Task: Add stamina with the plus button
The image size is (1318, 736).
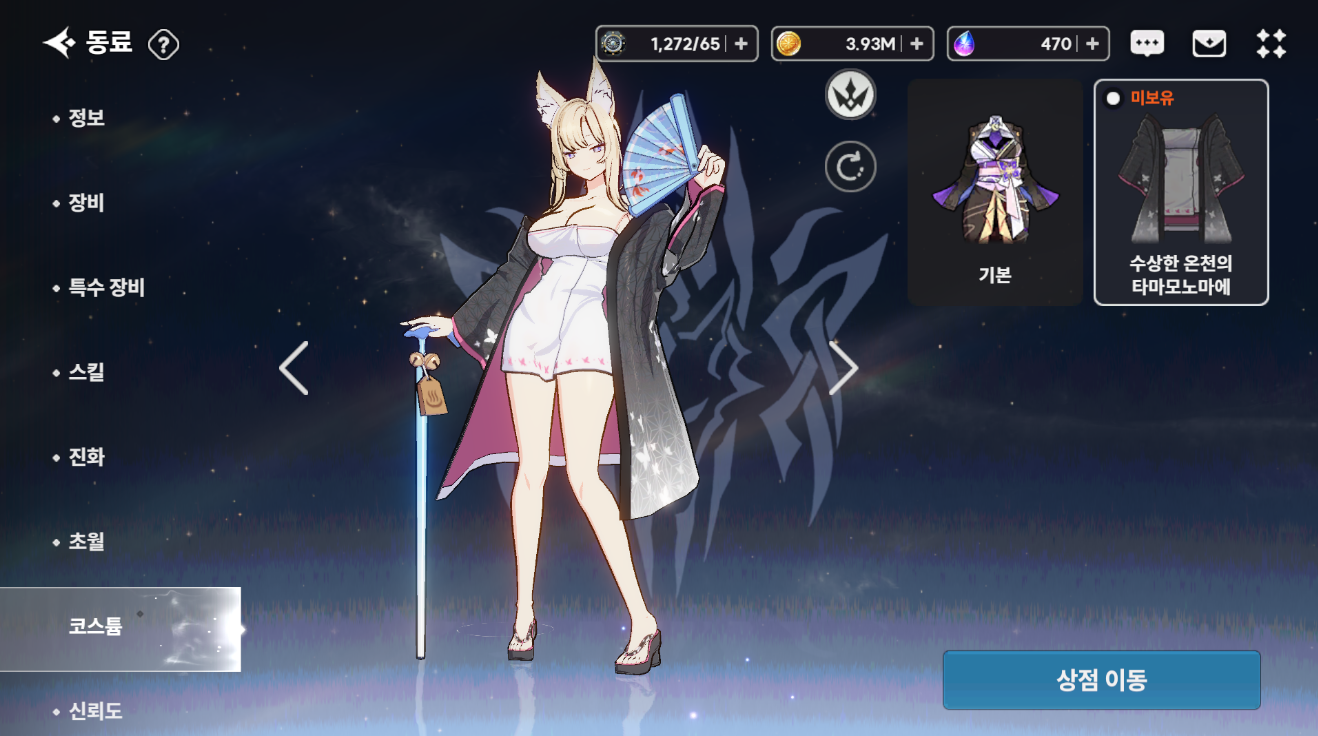Action: point(741,44)
